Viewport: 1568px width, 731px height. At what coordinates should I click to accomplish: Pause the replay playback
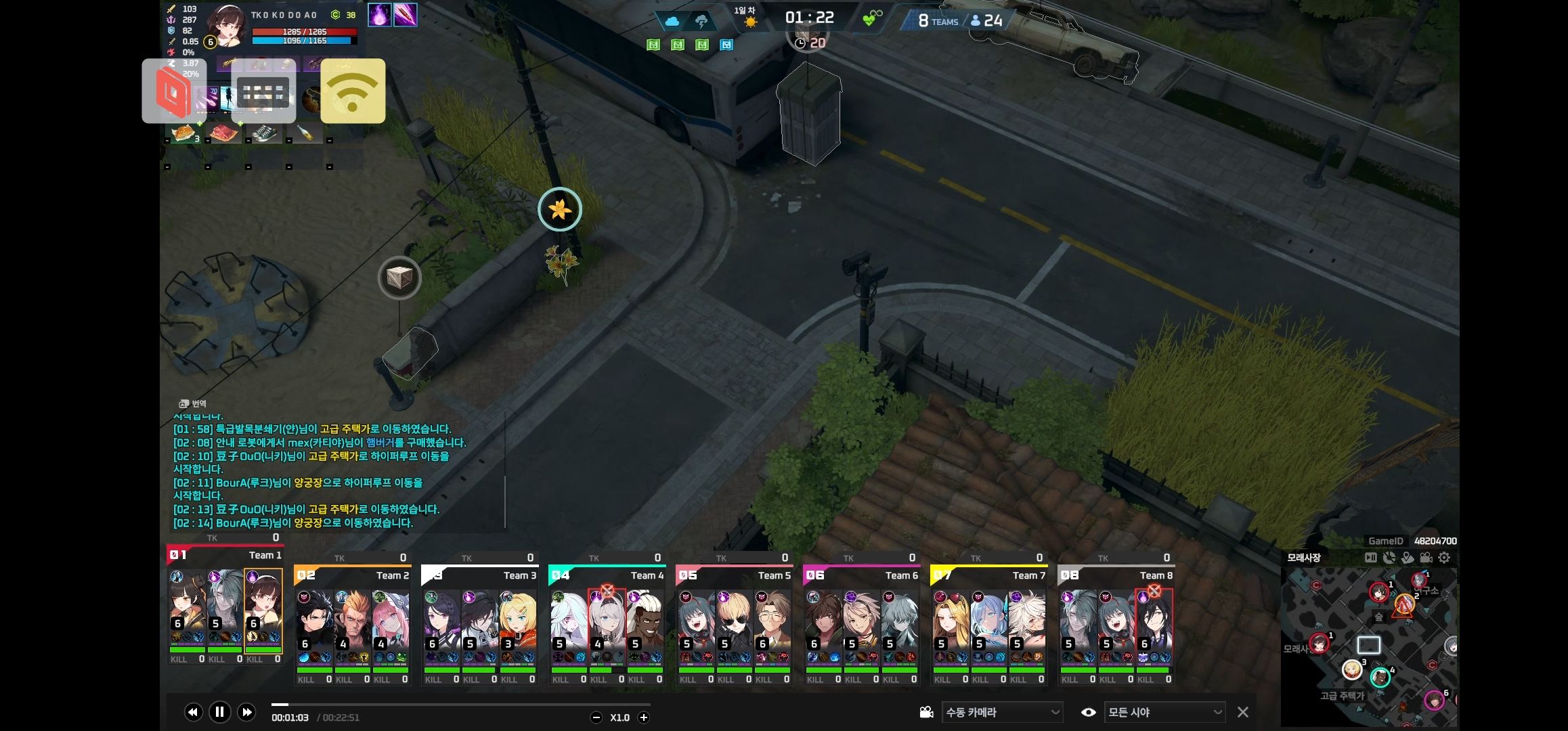coord(219,712)
